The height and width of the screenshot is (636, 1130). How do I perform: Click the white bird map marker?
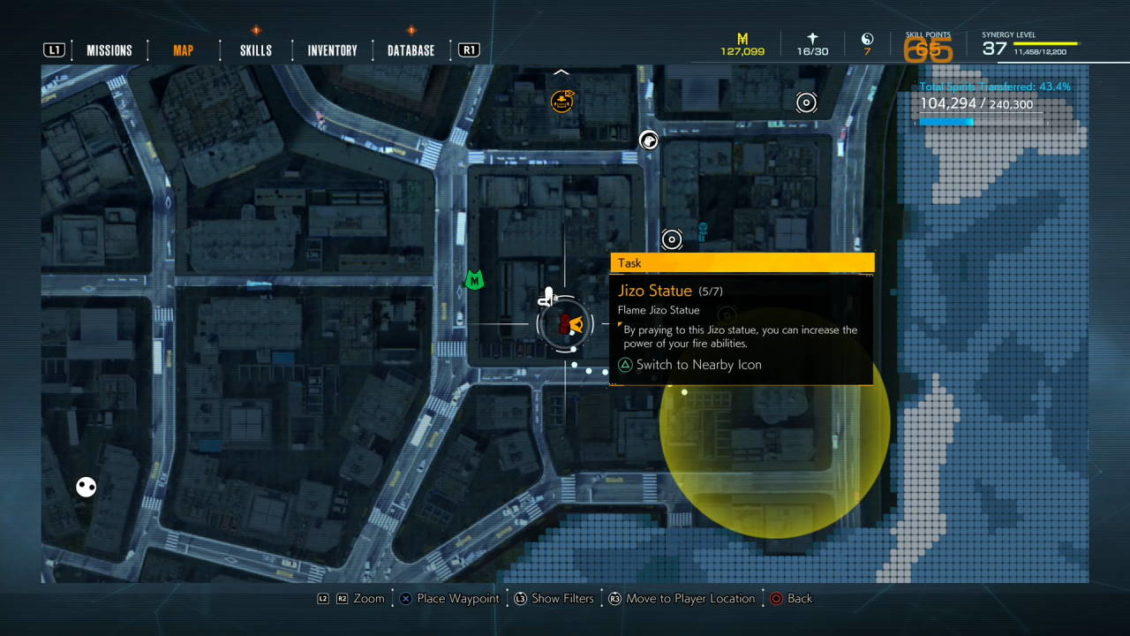pyautogui.click(x=649, y=141)
